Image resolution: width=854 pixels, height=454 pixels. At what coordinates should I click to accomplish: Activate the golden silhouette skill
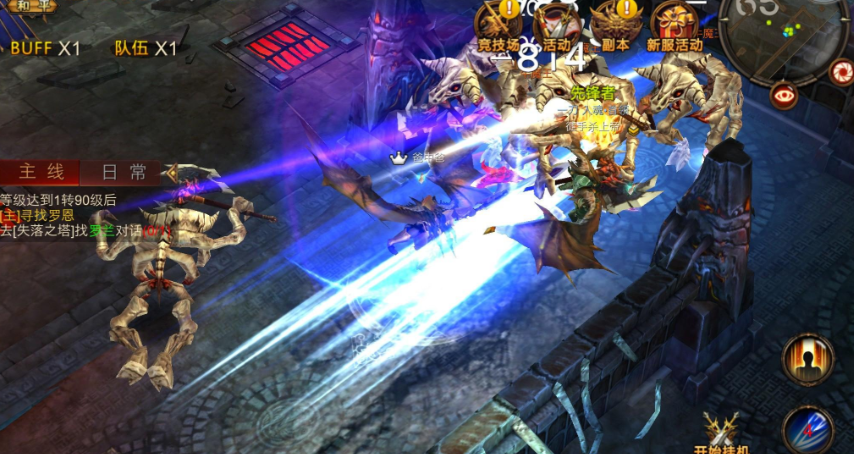[808, 359]
